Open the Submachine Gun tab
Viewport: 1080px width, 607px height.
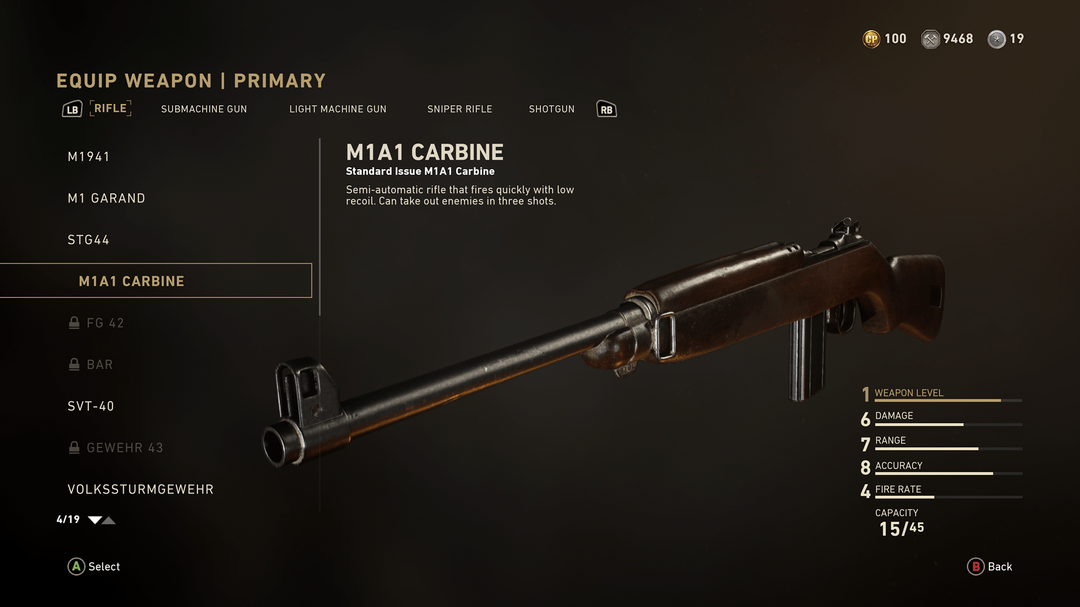pyautogui.click(x=204, y=109)
